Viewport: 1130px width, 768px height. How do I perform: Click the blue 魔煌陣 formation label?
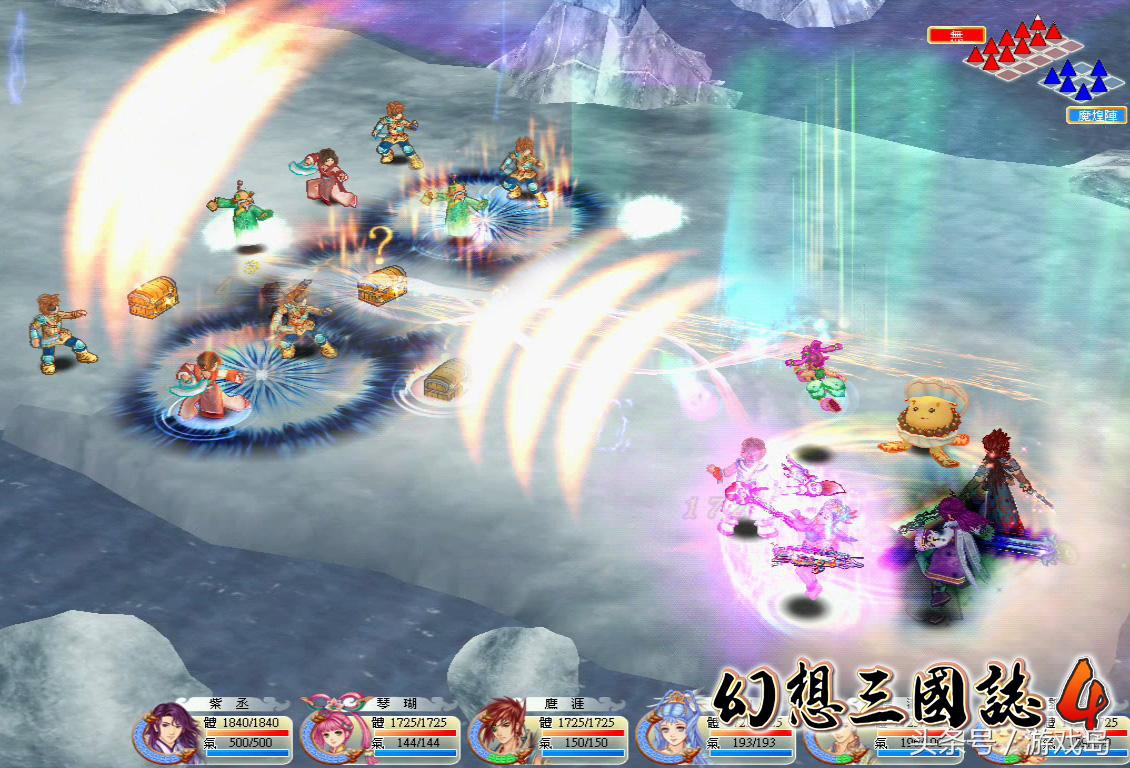point(1096,115)
